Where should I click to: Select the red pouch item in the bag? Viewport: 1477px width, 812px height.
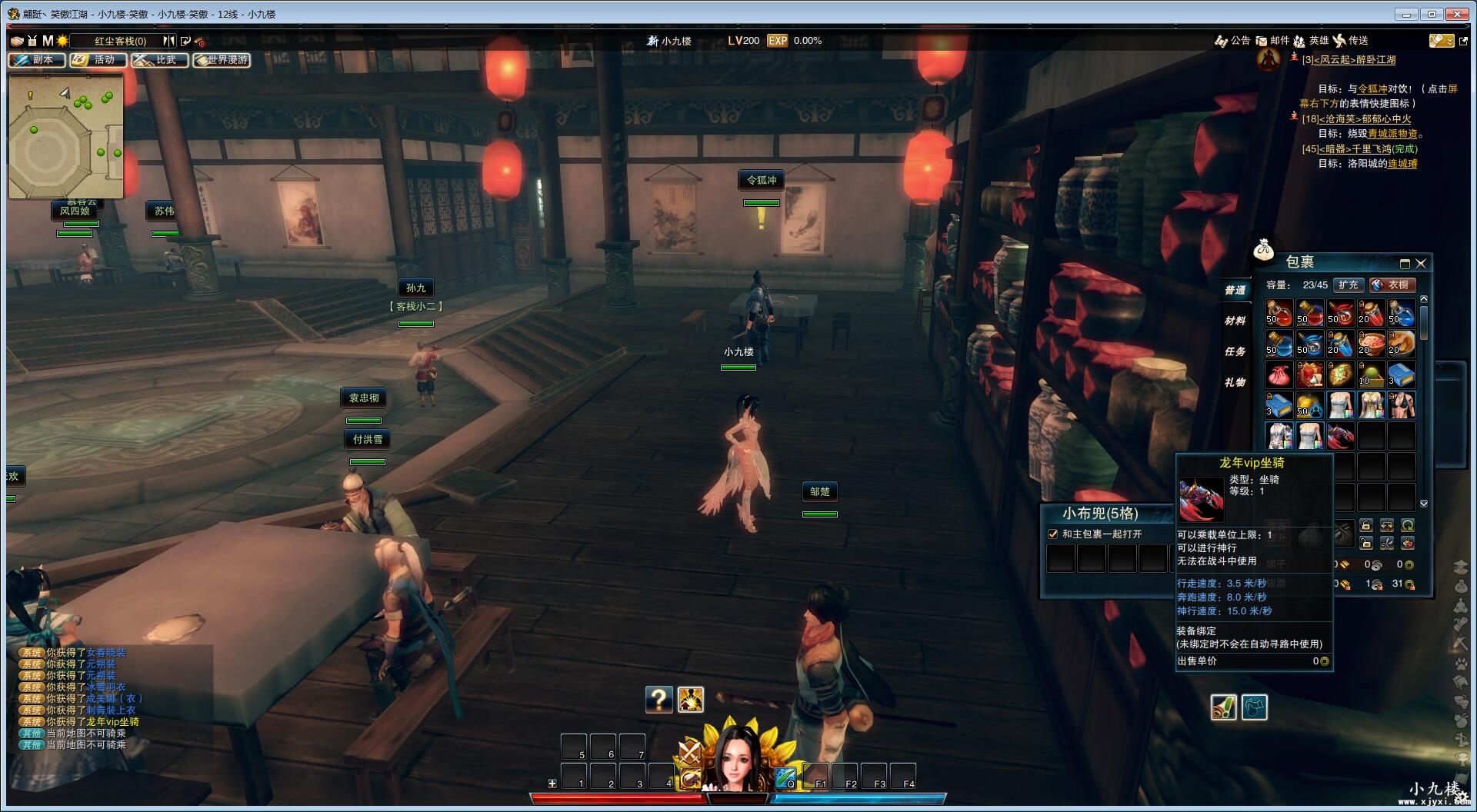[1279, 375]
